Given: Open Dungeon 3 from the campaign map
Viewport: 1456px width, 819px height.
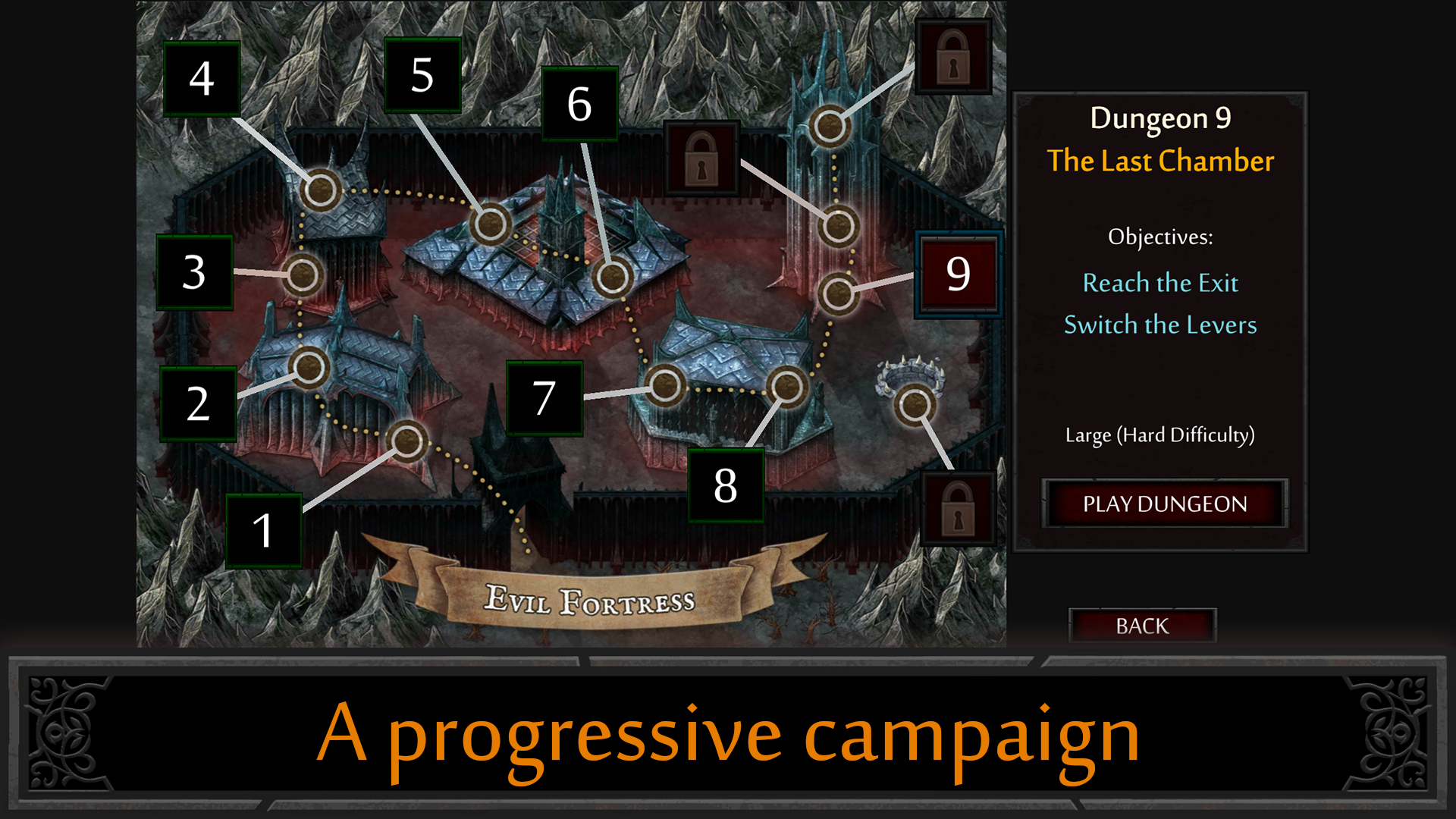Looking at the screenshot, I should pos(303,277).
